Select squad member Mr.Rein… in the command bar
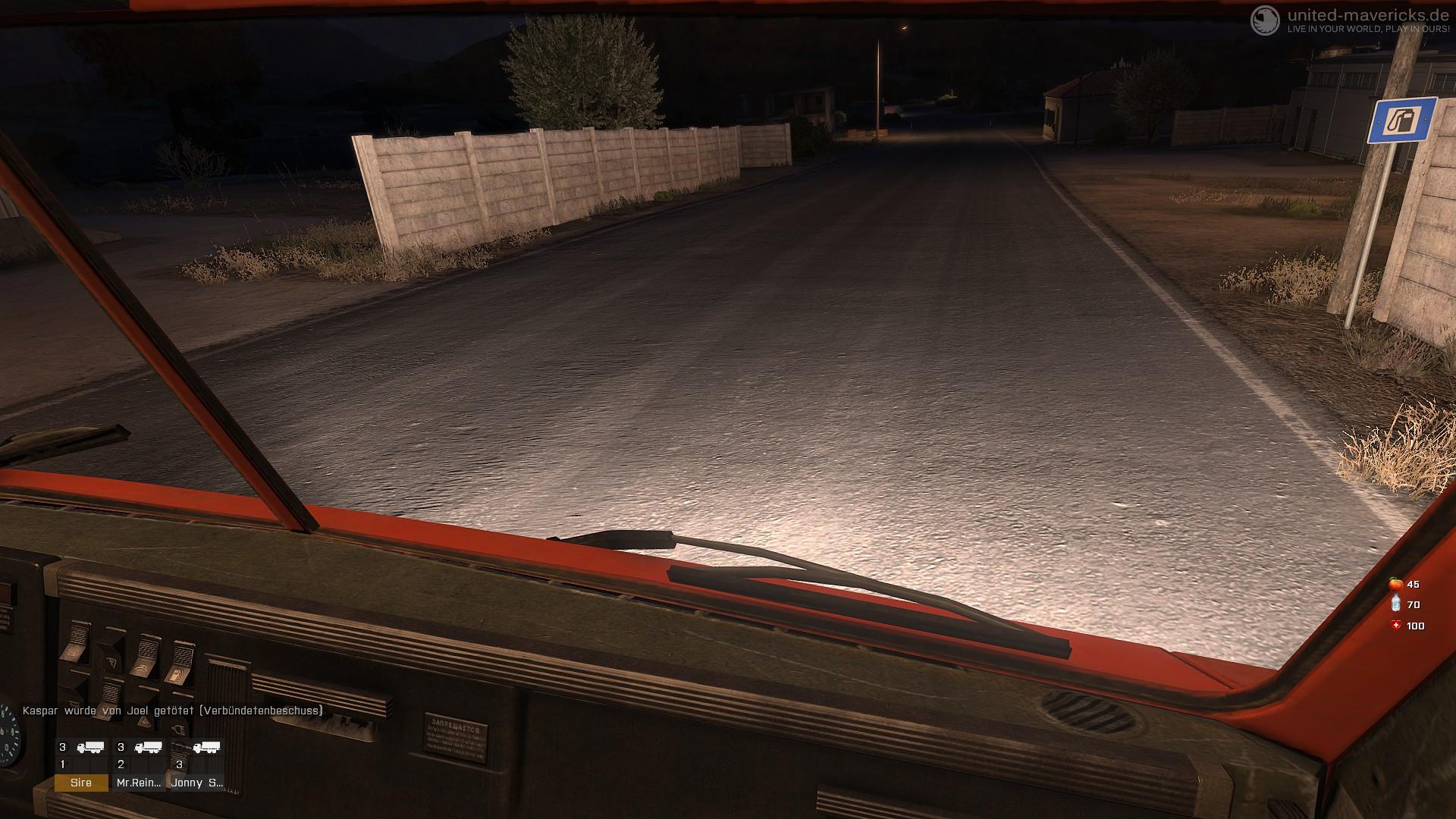The height and width of the screenshot is (819, 1456). tap(140, 783)
